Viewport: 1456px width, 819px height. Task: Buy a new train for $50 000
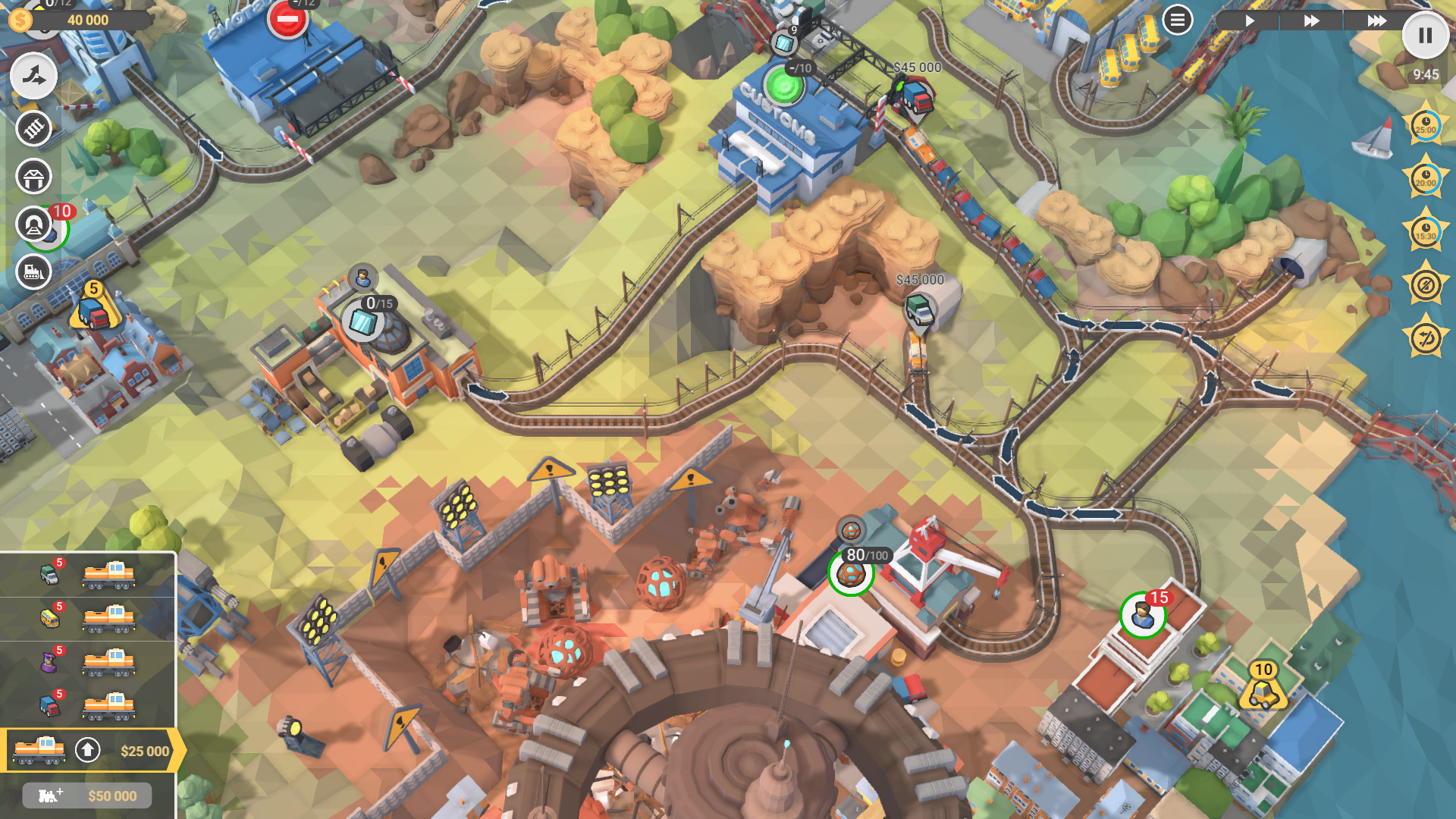click(x=87, y=795)
